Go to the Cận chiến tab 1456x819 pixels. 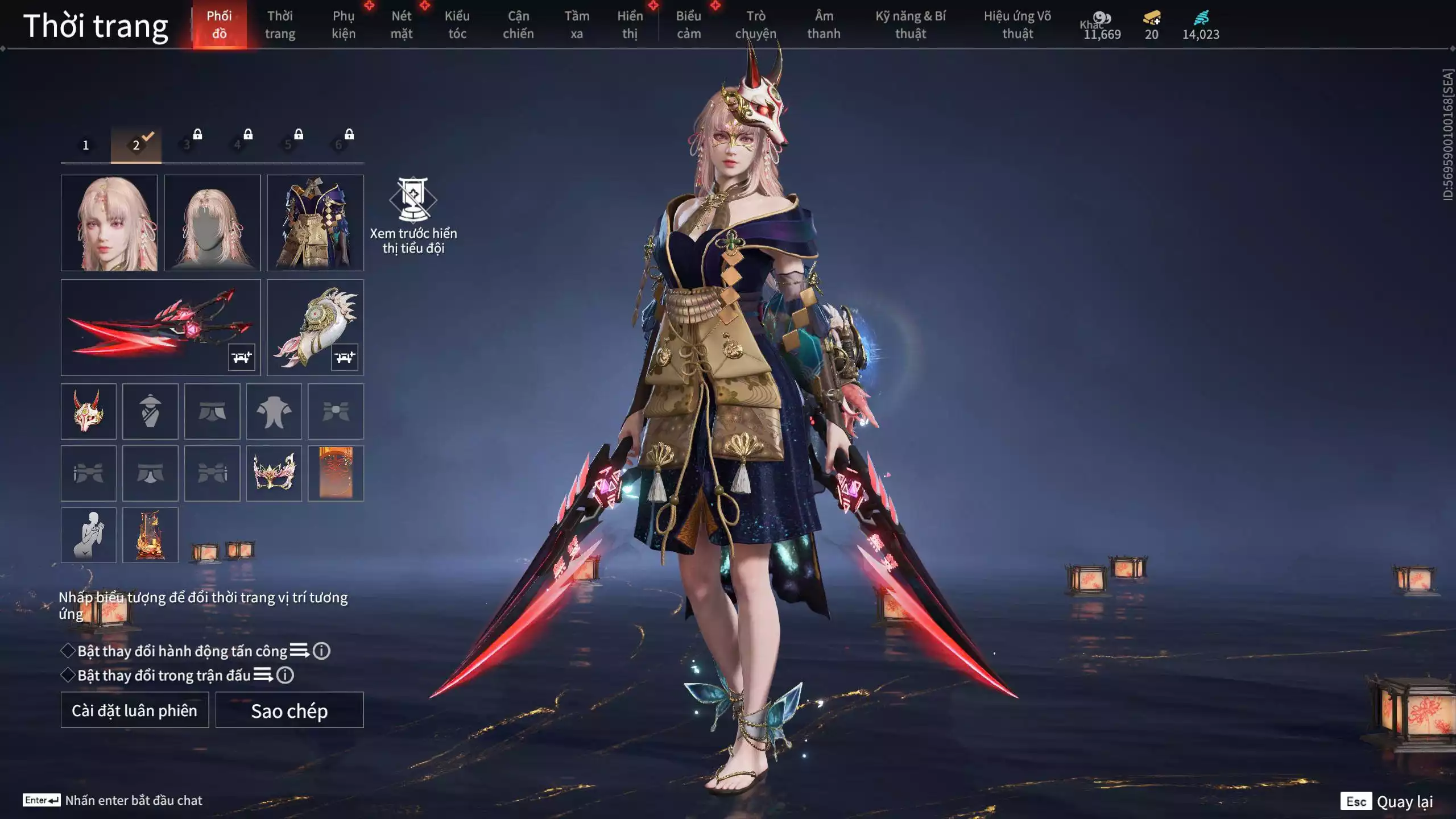point(518,24)
